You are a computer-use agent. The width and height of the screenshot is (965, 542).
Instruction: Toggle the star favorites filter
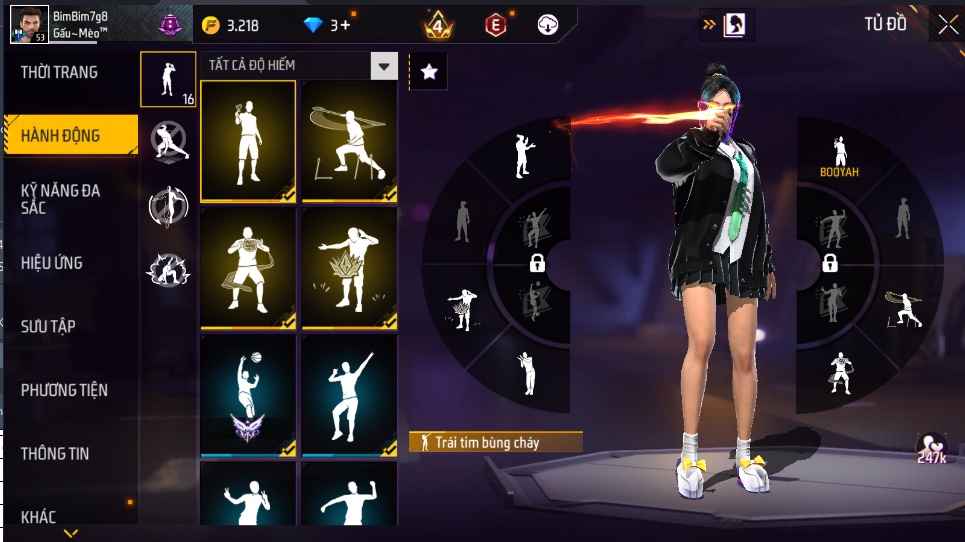point(429,71)
